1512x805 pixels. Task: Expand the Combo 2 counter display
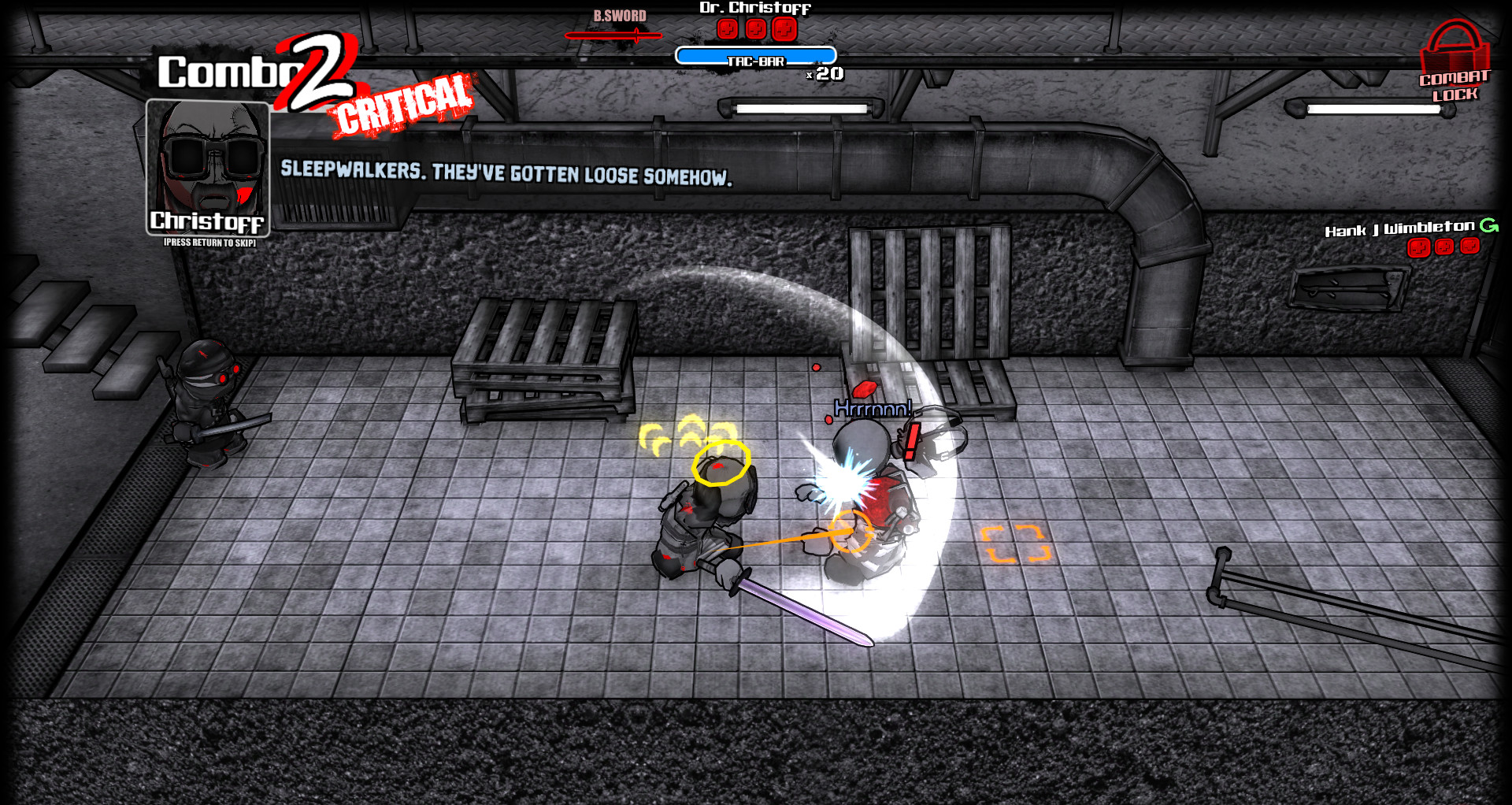coord(252,72)
